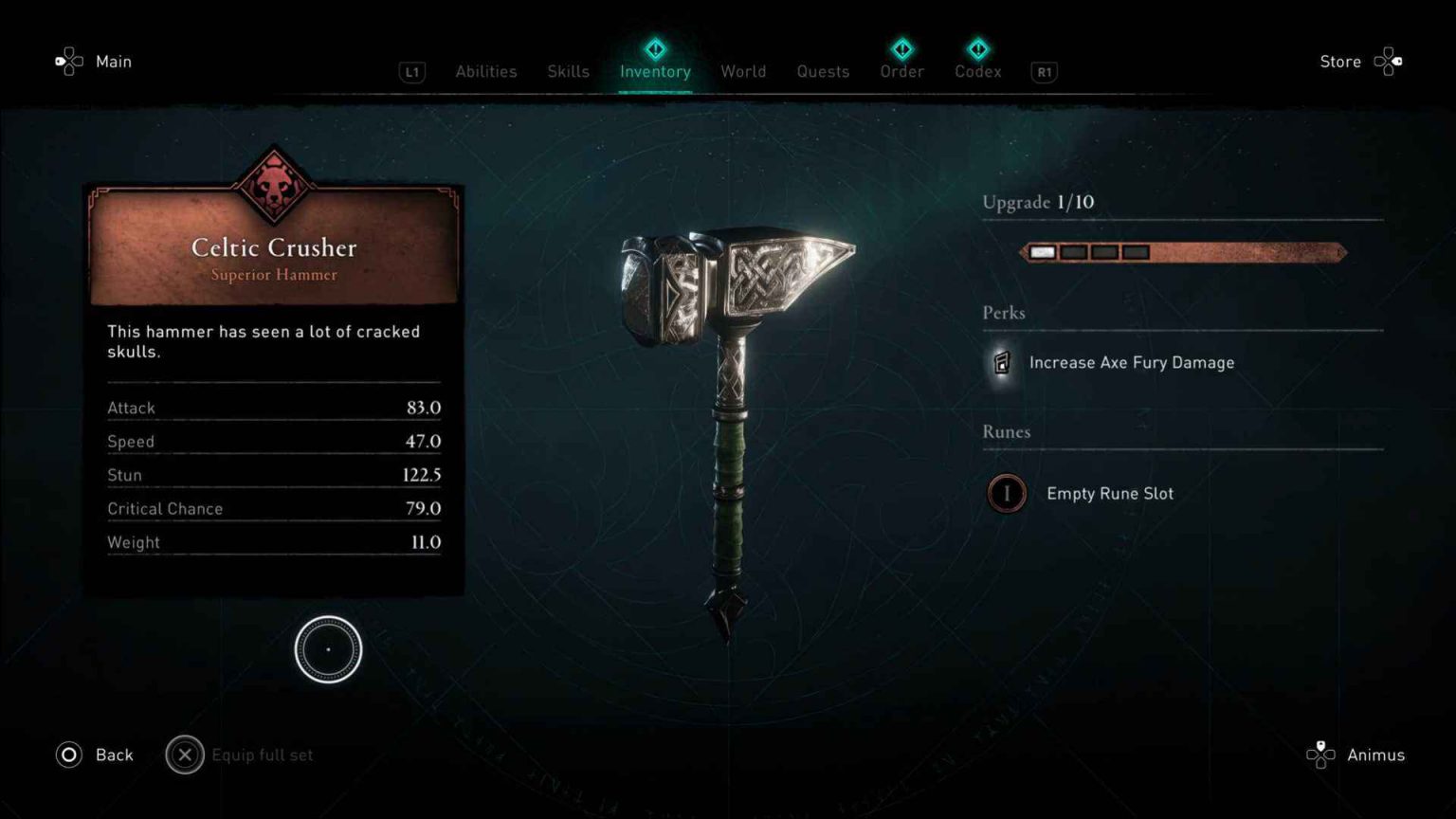Click the bear clan emblem on Celtic Crusher card
Screen dimensions: 1456x819
point(273,185)
